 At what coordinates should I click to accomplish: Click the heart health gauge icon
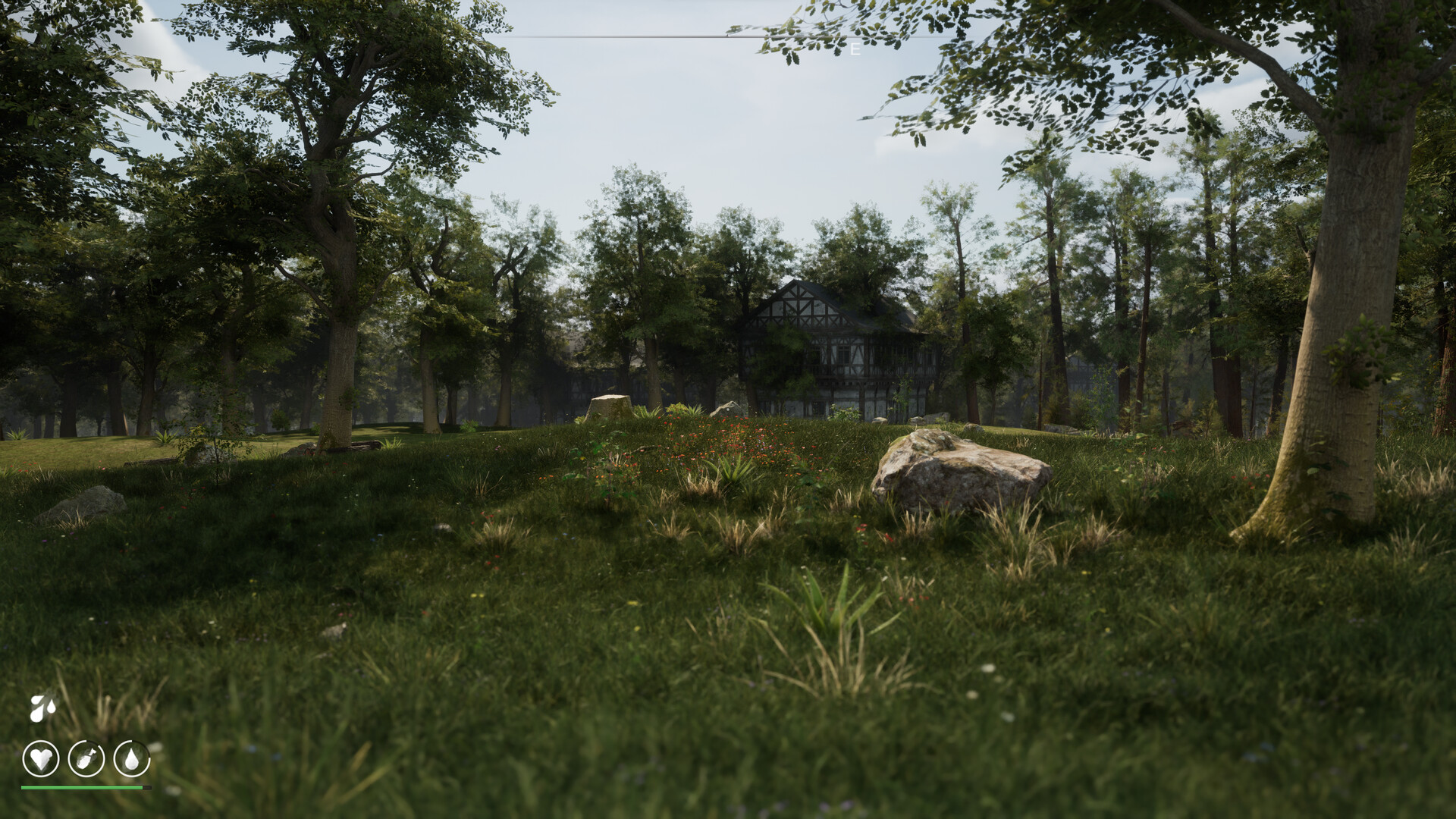tap(42, 758)
